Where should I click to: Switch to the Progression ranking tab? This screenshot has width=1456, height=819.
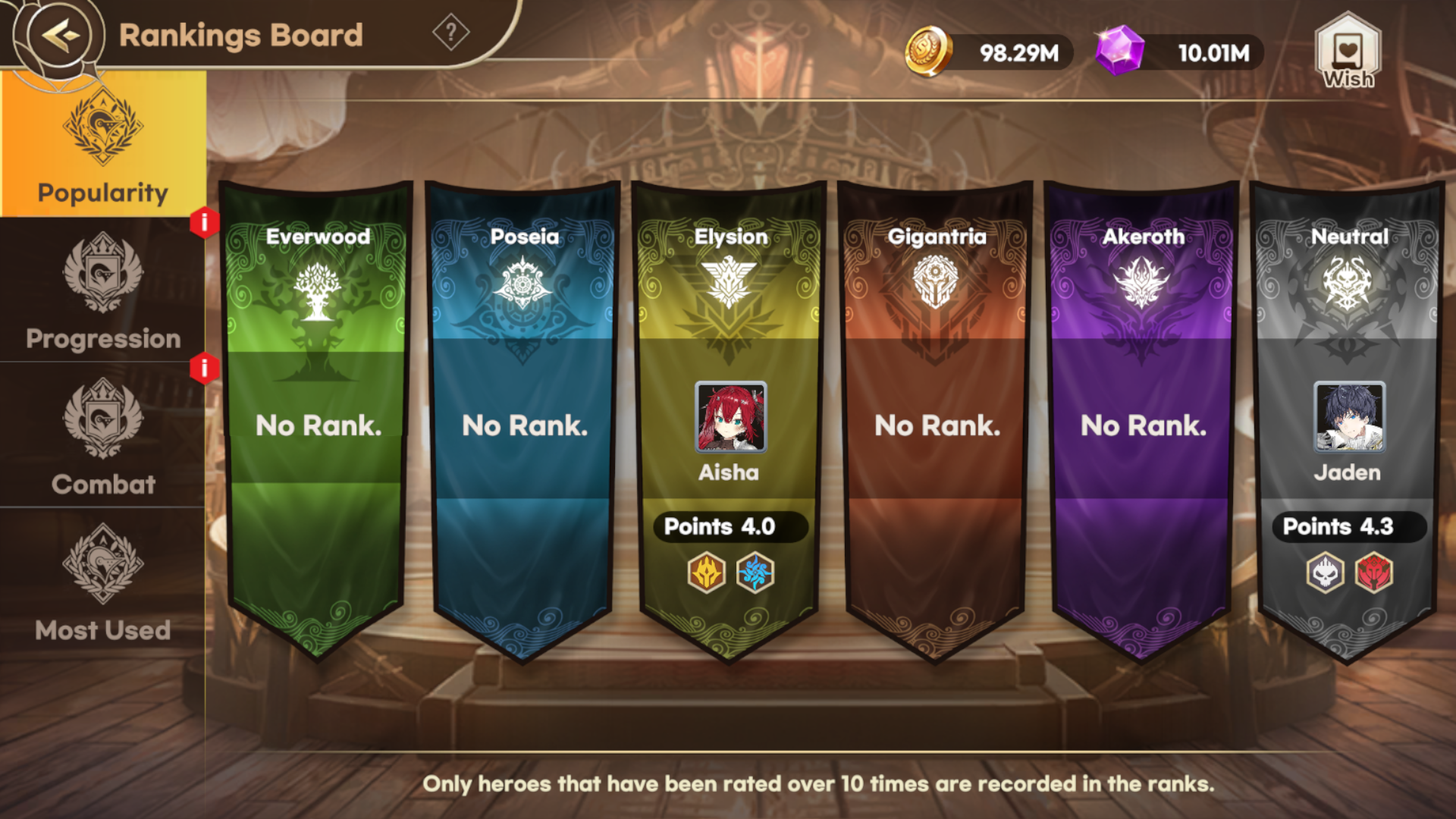tap(104, 296)
